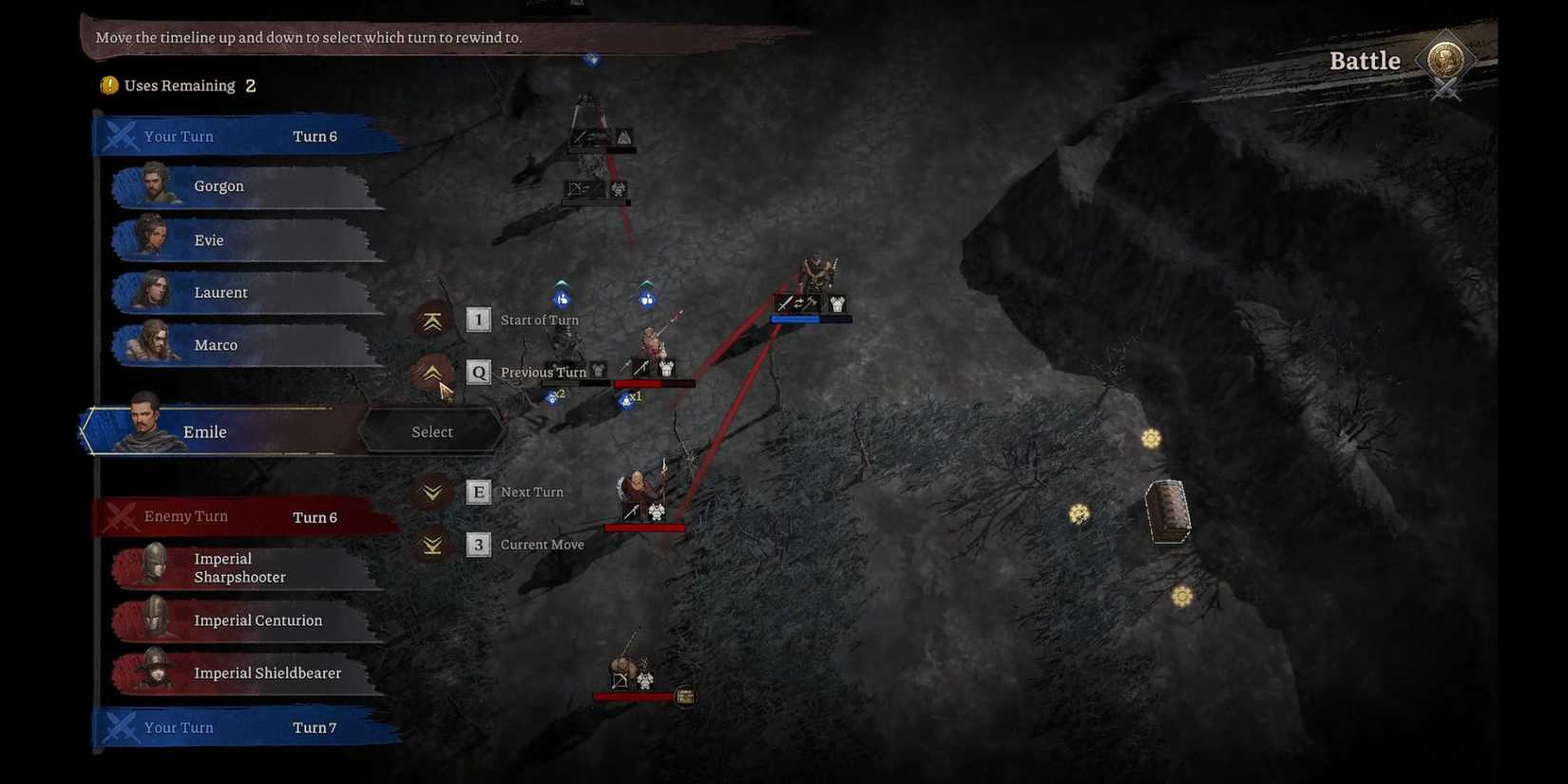1568x784 pixels.
Task: Select the Imperial Centurion in the enemy list
Action: pyautogui.click(x=257, y=620)
